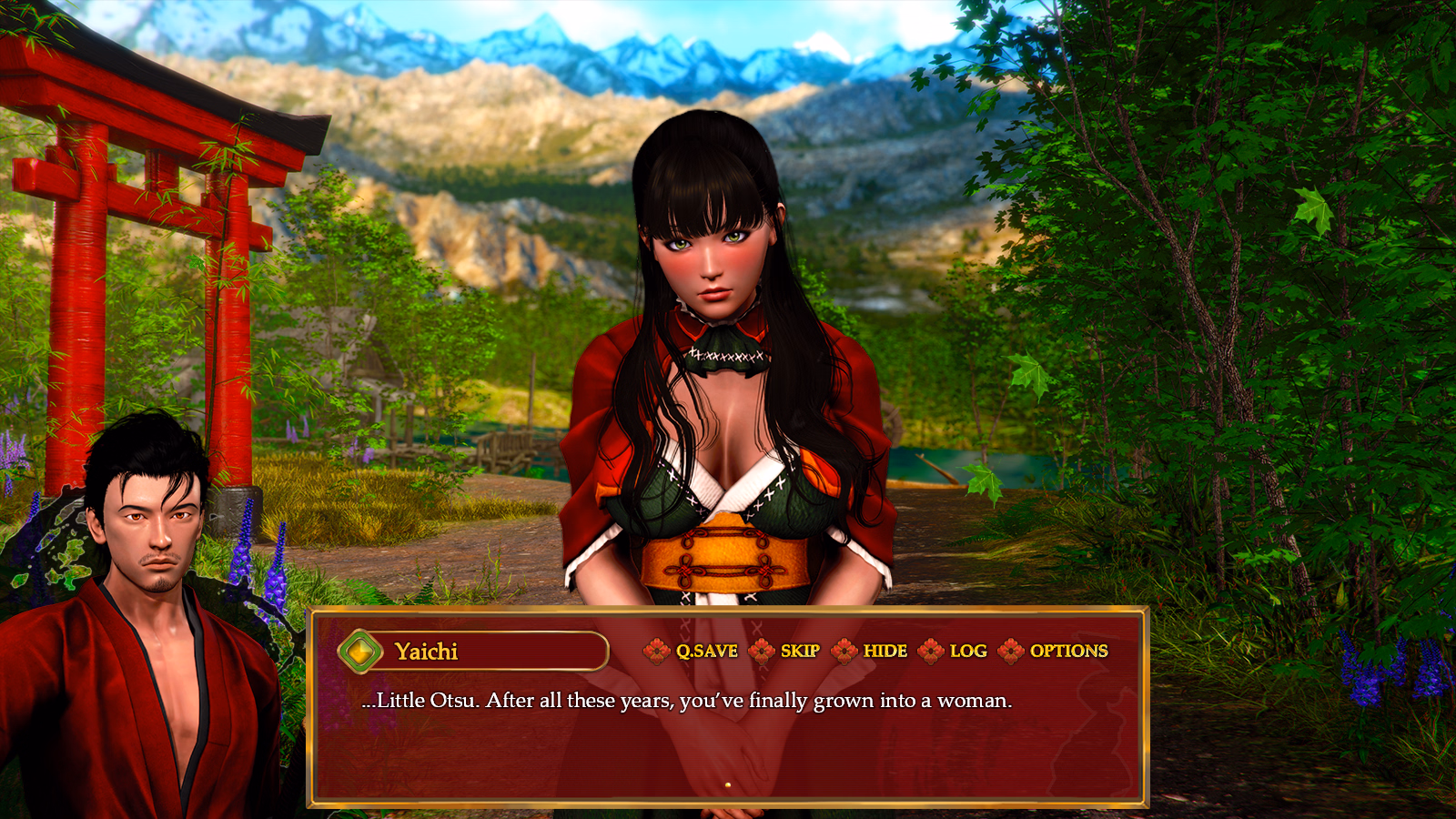
Task: Click the glowing gem inside the green diamond frame
Action: pos(360,651)
